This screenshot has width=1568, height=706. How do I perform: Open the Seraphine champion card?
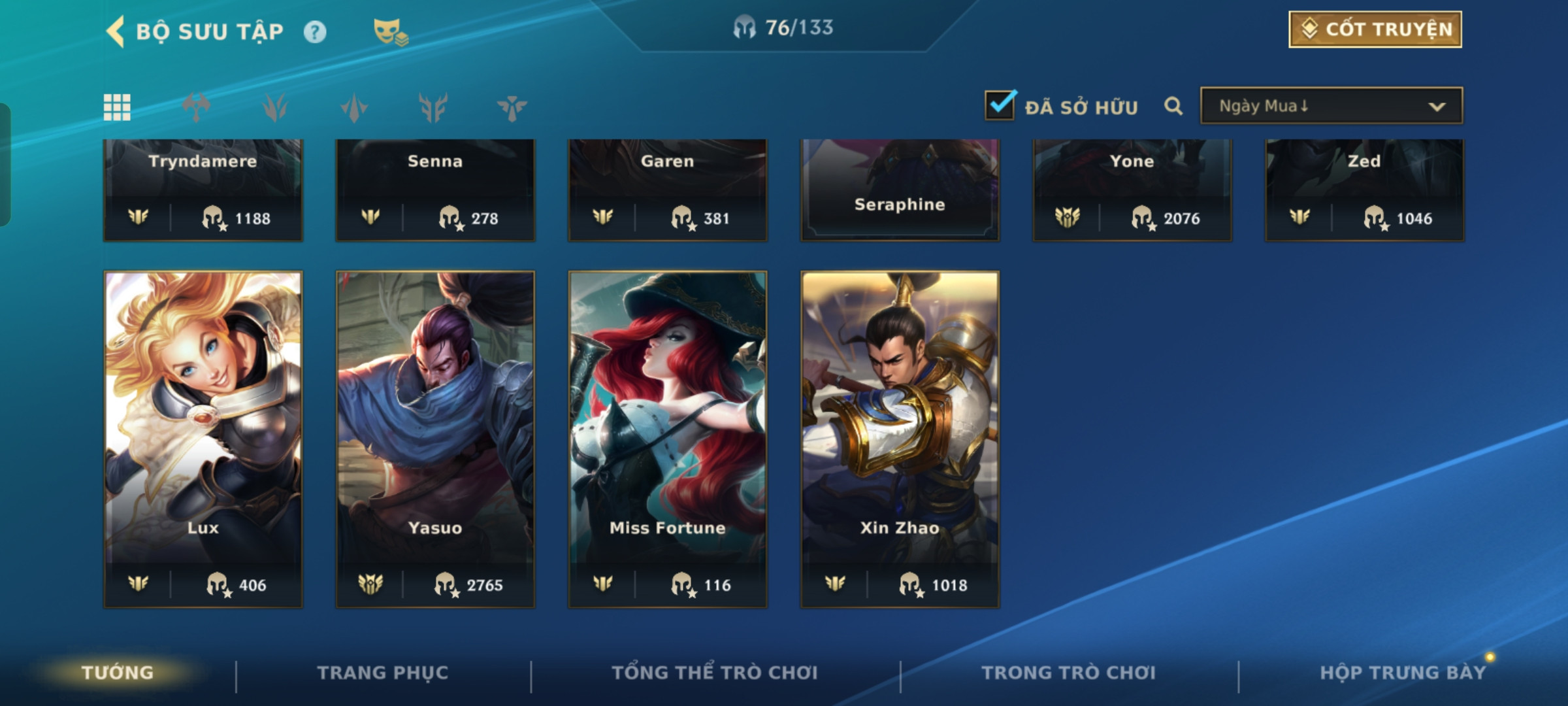click(900, 190)
